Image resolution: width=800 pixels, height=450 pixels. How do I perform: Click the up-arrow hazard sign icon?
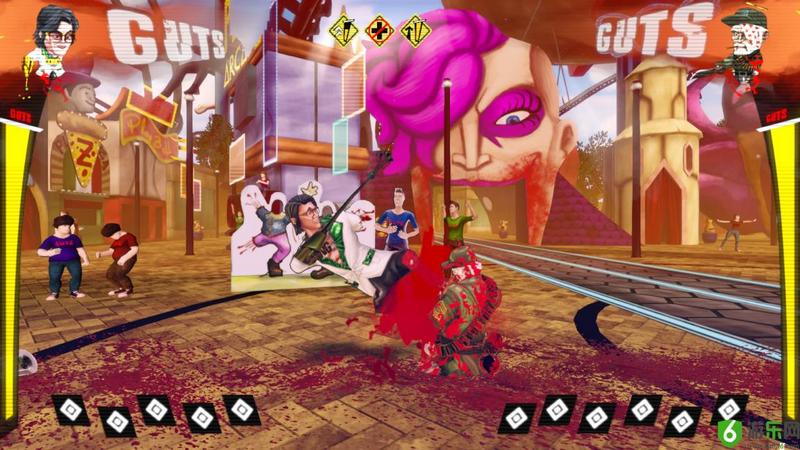pos(415,31)
